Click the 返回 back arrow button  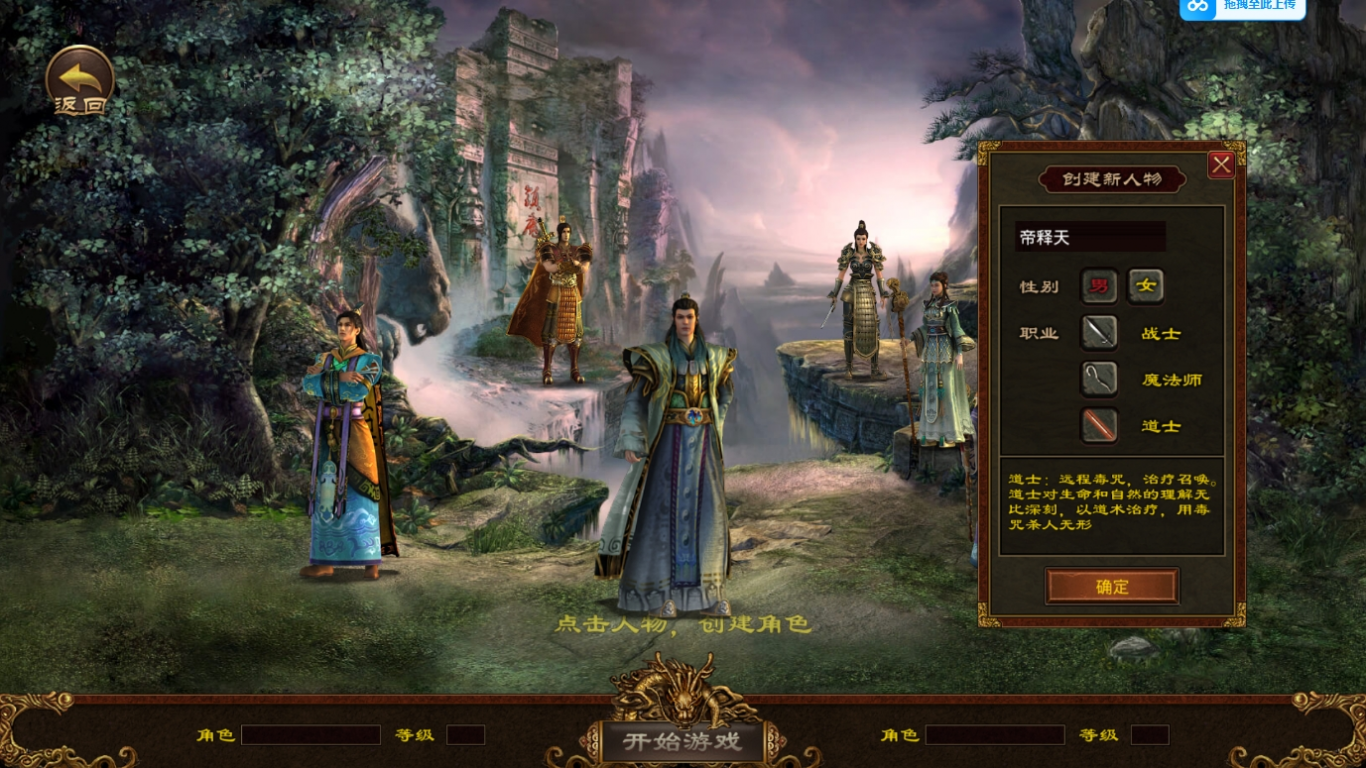(80, 79)
